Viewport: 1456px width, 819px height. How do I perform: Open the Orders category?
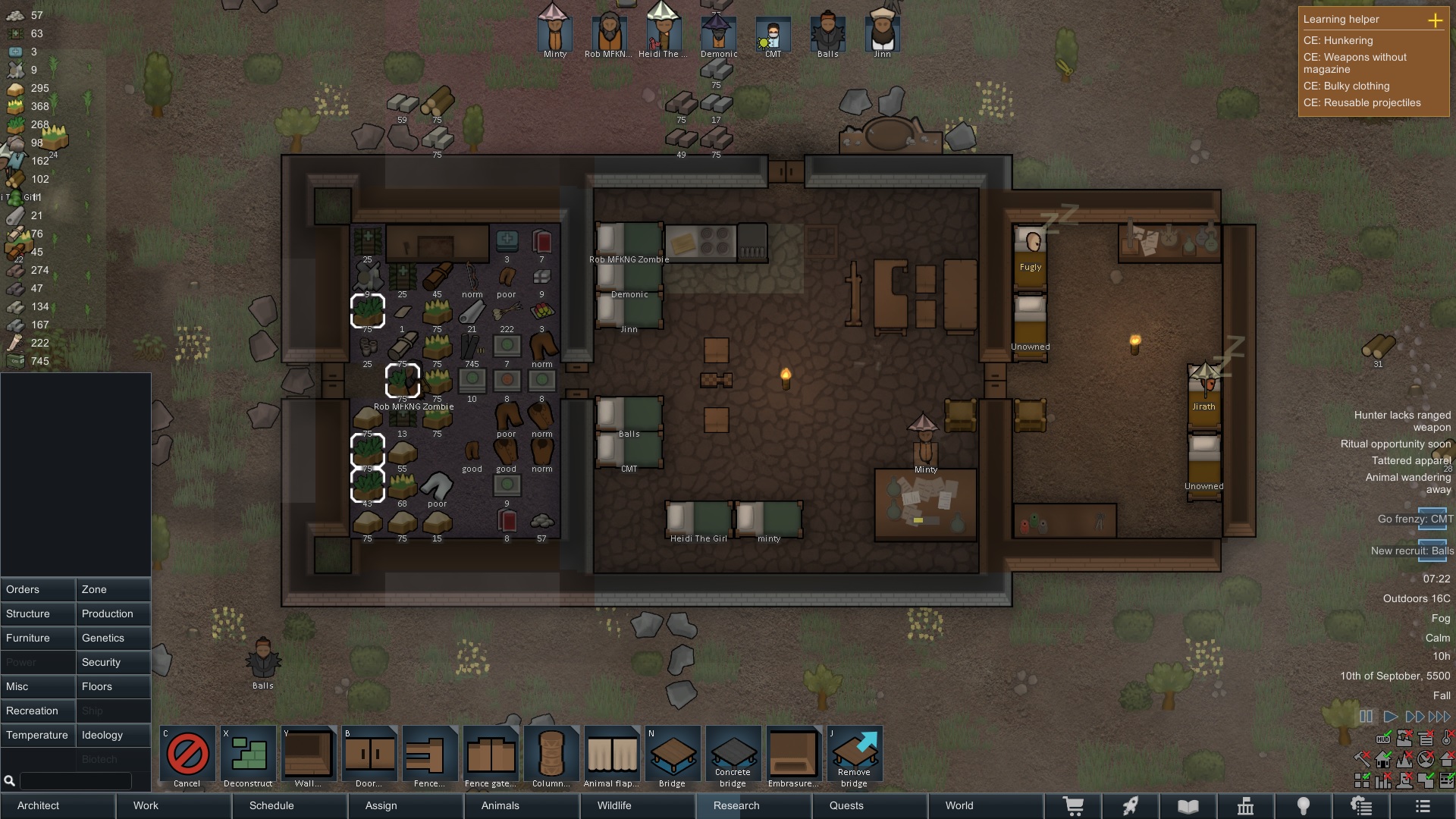coord(38,589)
